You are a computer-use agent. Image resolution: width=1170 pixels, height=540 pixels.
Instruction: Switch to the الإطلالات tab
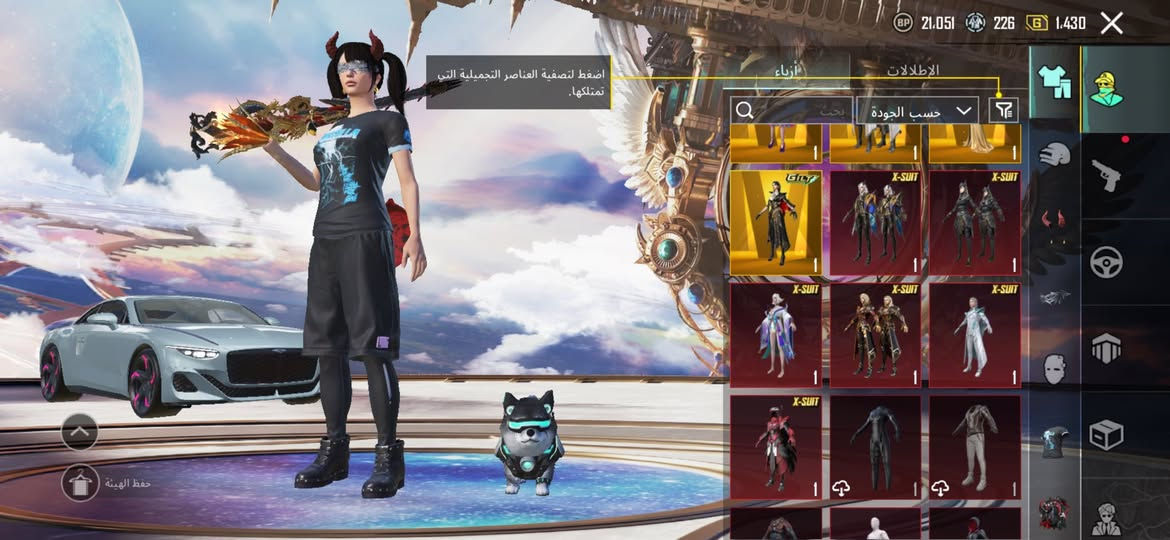[913, 71]
